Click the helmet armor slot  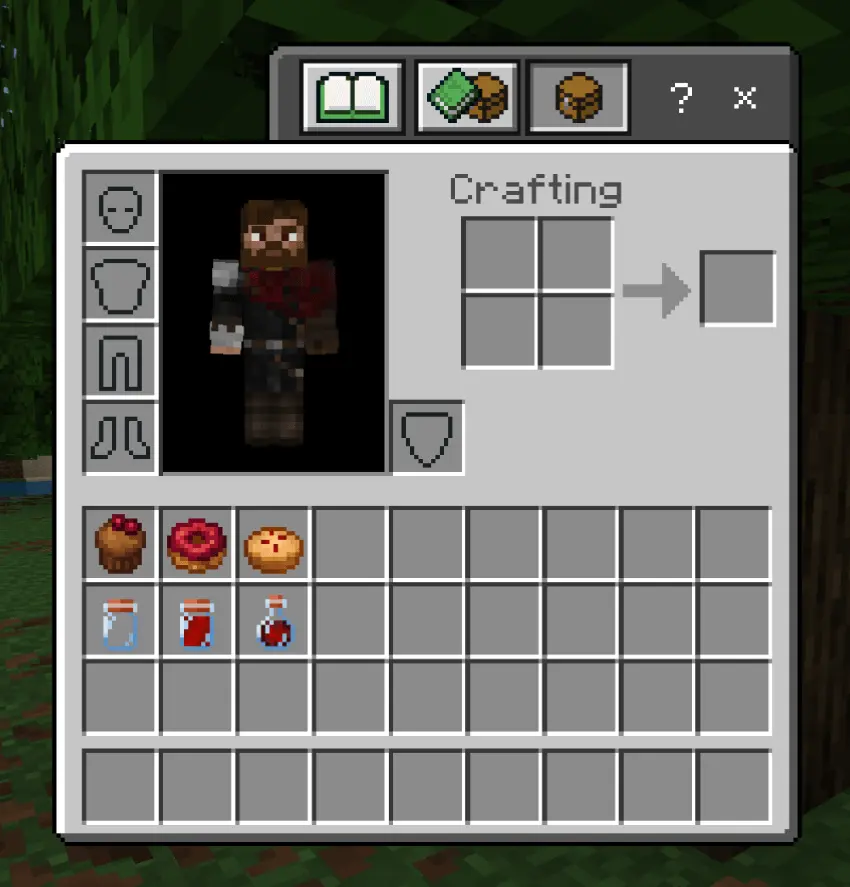click(x=120, y=207)
